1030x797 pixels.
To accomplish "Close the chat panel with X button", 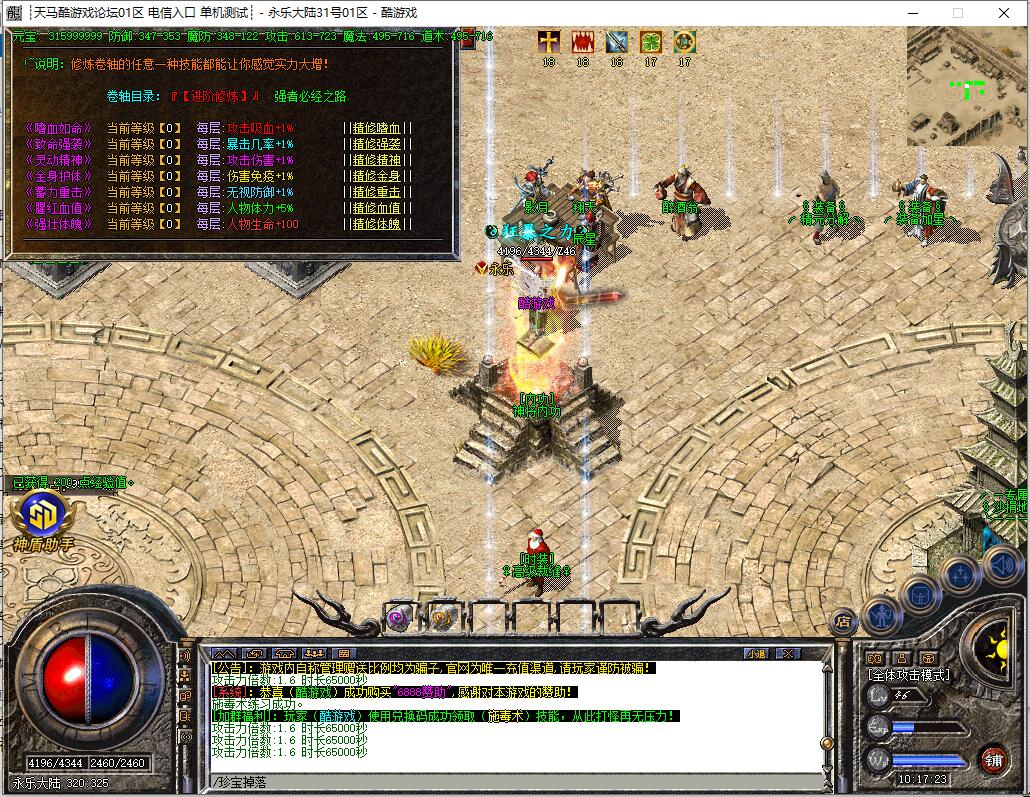I will coord(788,653).
